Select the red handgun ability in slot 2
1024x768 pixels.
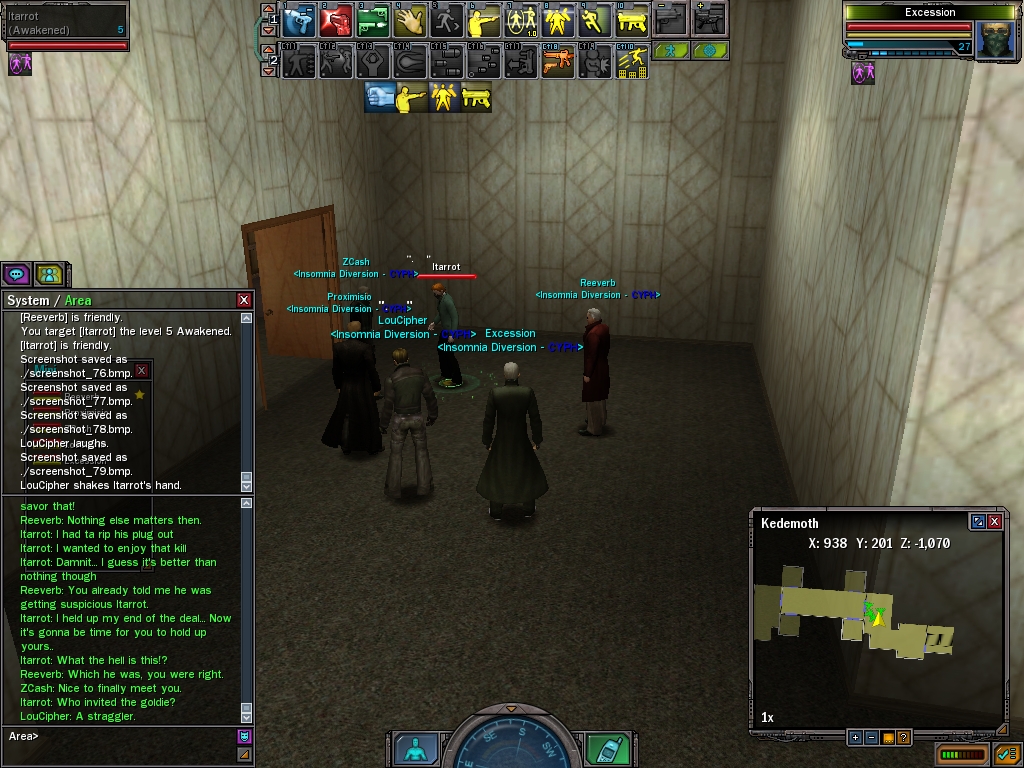click(x=336, y=19)
